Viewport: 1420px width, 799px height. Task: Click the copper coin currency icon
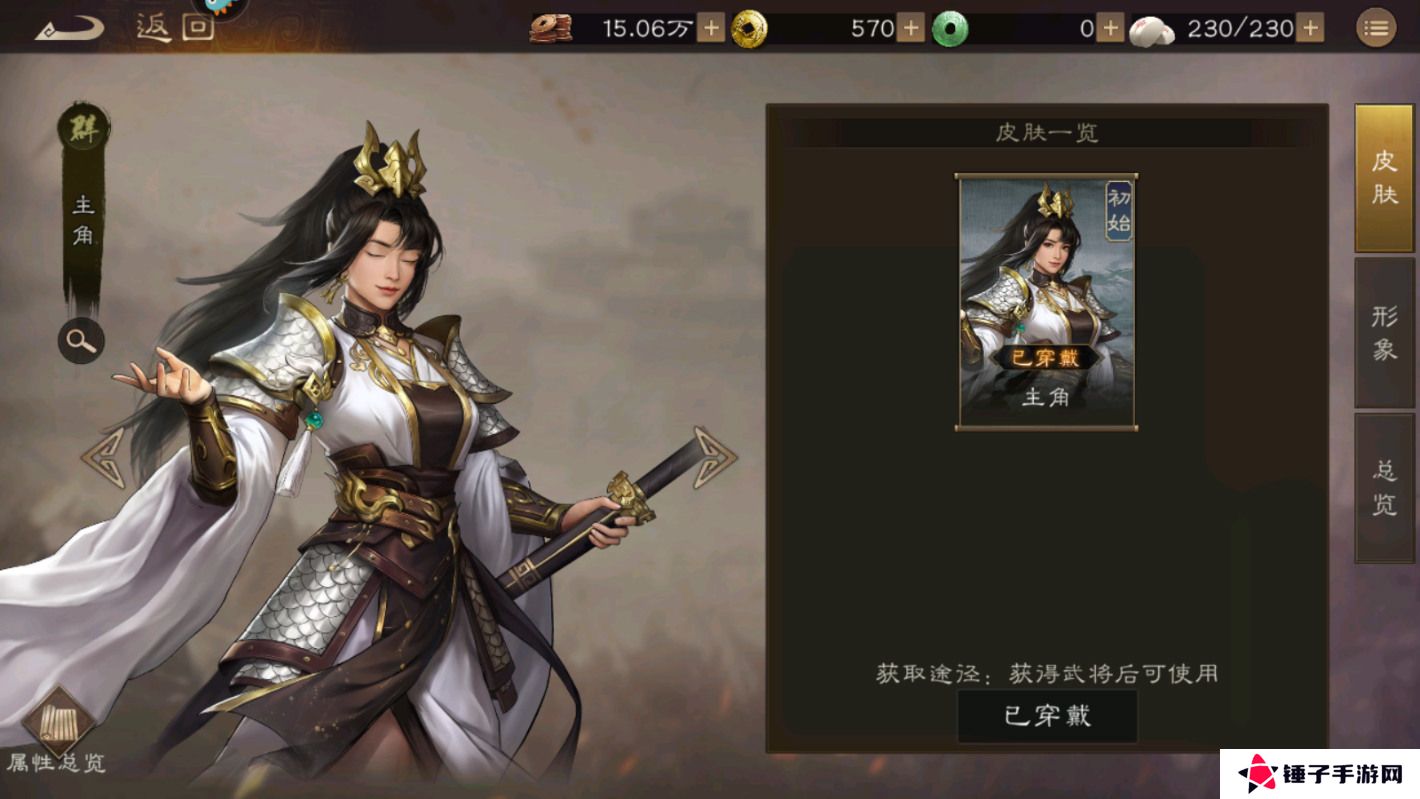click(x=549, y=29)
